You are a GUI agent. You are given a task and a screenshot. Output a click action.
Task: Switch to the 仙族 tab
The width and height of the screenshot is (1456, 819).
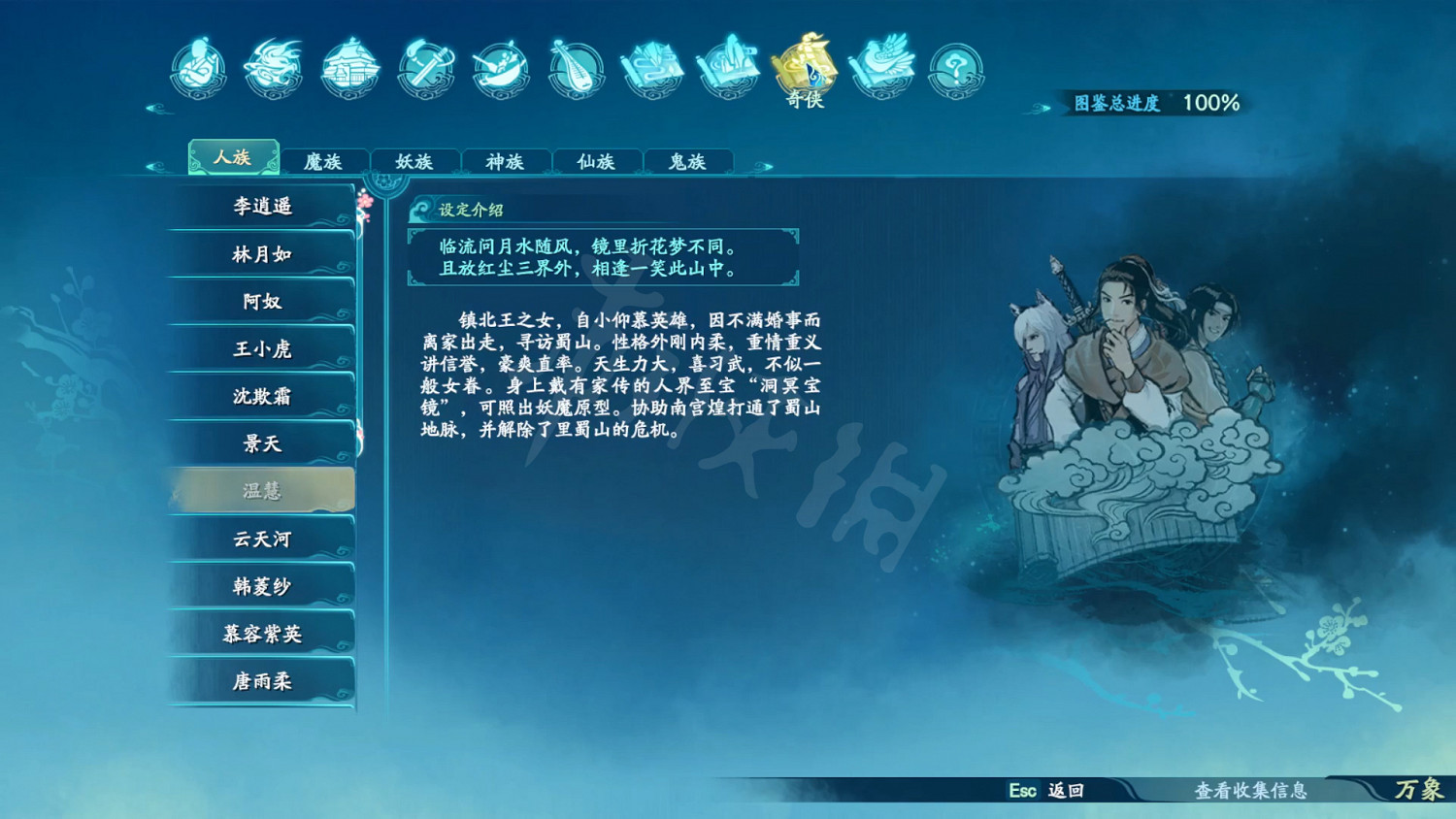(x=596, y=161)
